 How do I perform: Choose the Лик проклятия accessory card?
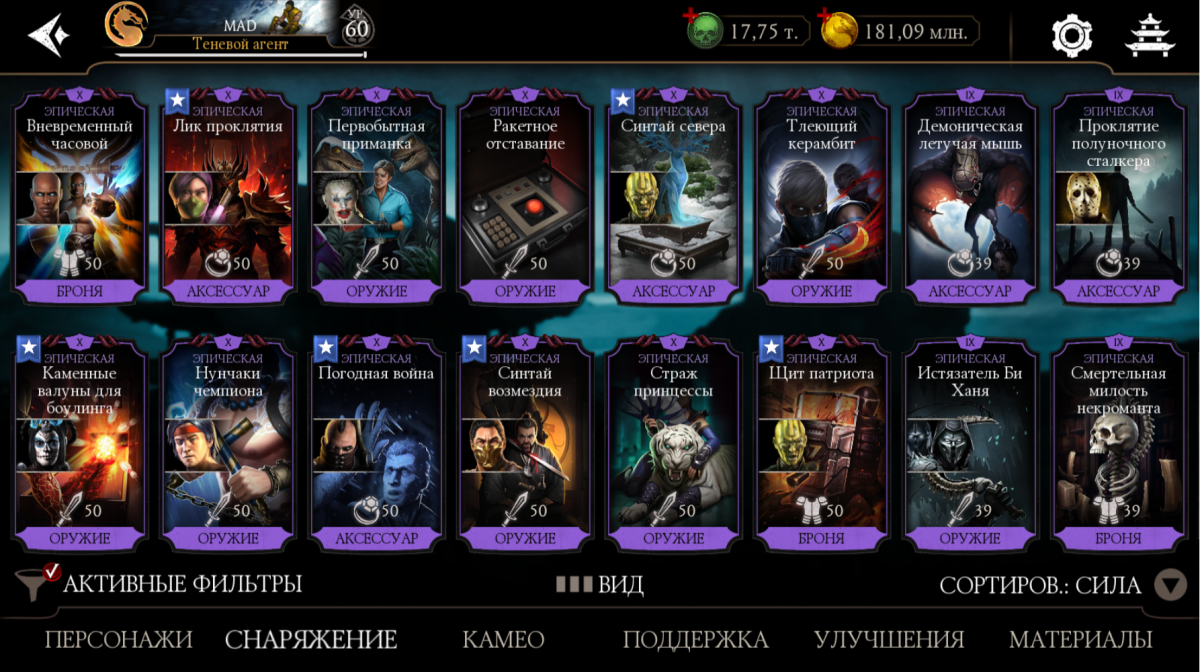point(228,195)
